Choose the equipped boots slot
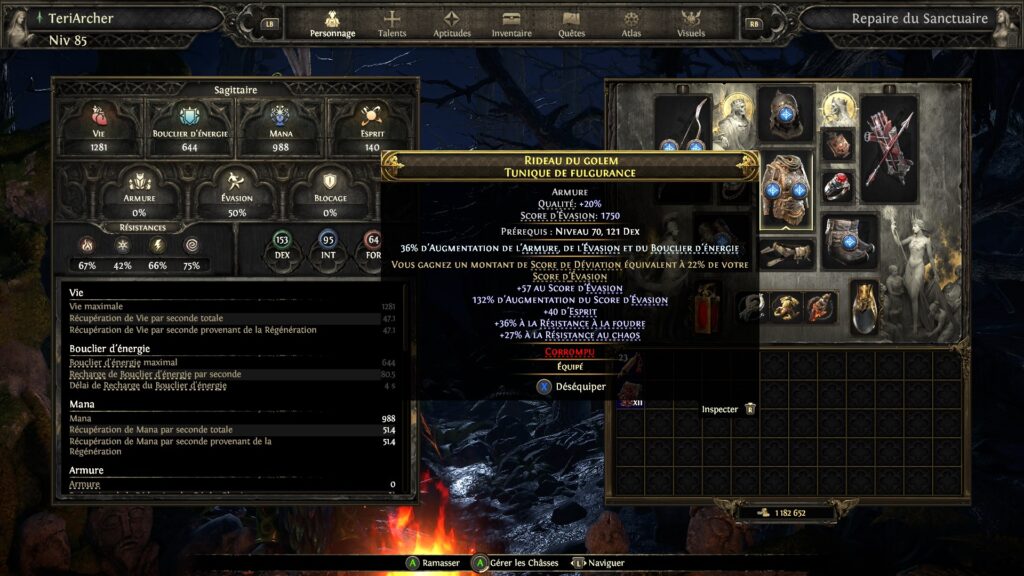This screenshot has width=1024, height=576. click(x=849, y=243)
